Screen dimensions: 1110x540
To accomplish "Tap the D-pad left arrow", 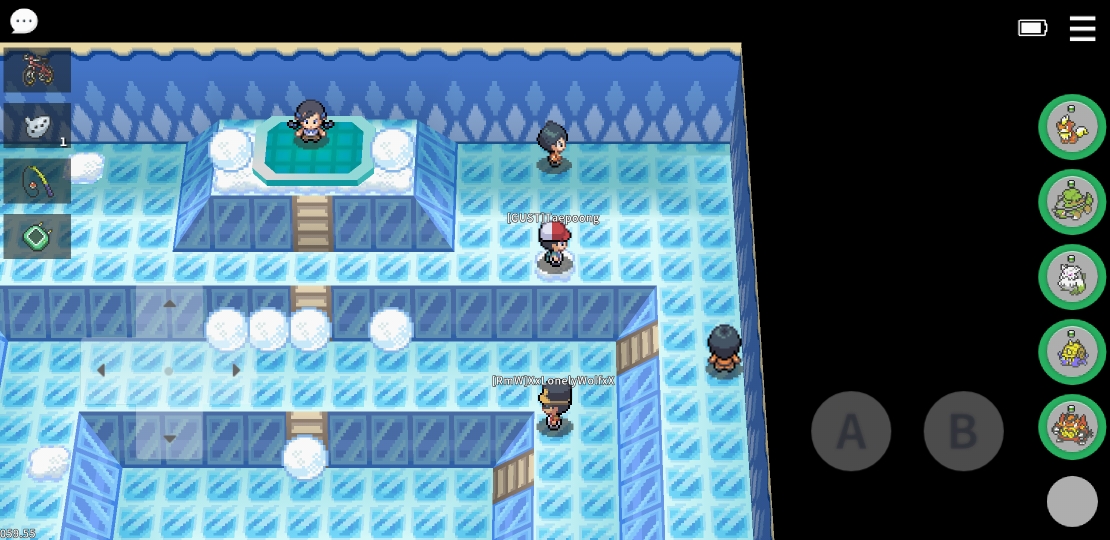I will [101, 370].
